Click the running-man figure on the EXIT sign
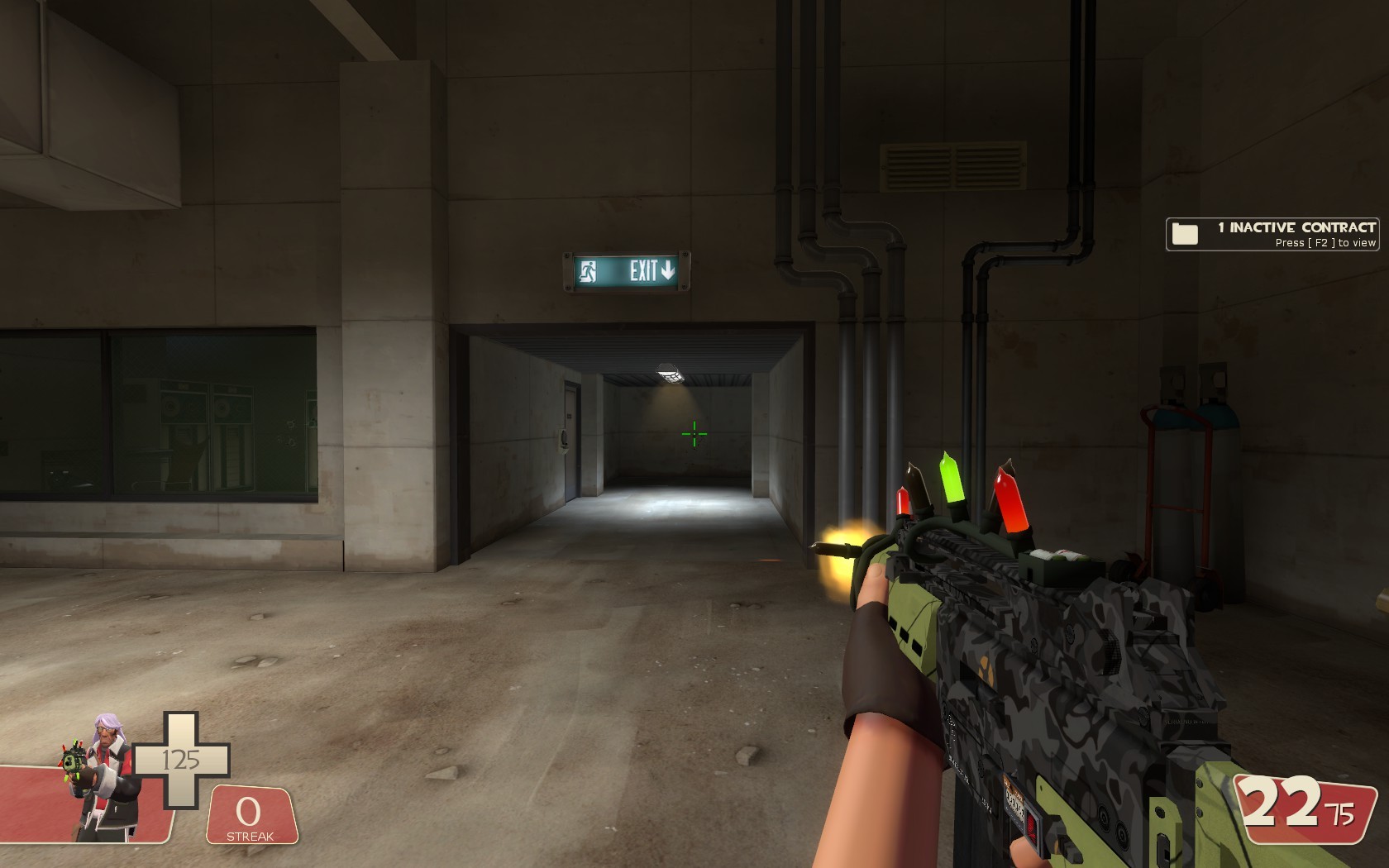The width and height of the screenshot is (1389, 868). coord(589,271)
